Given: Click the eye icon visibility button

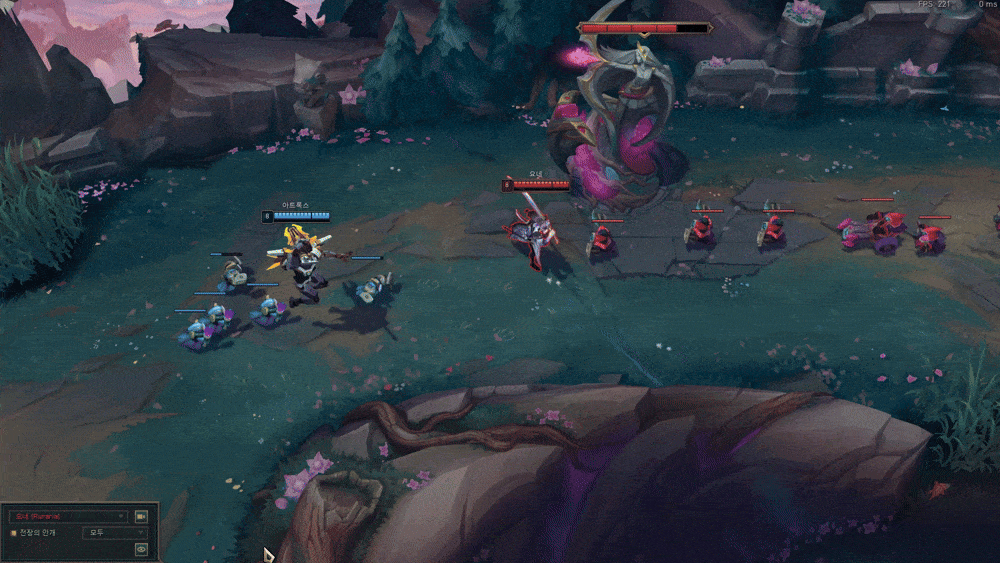Looking at the screenshot, I should point(141,549).
